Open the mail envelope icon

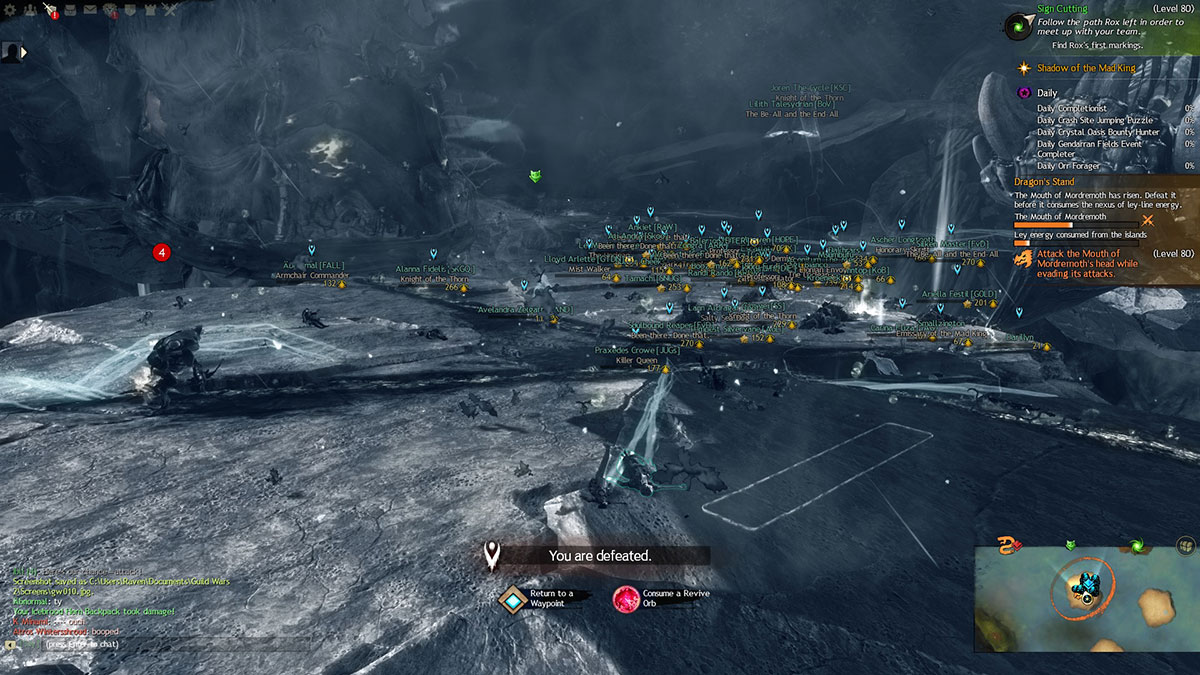(90, 10)
